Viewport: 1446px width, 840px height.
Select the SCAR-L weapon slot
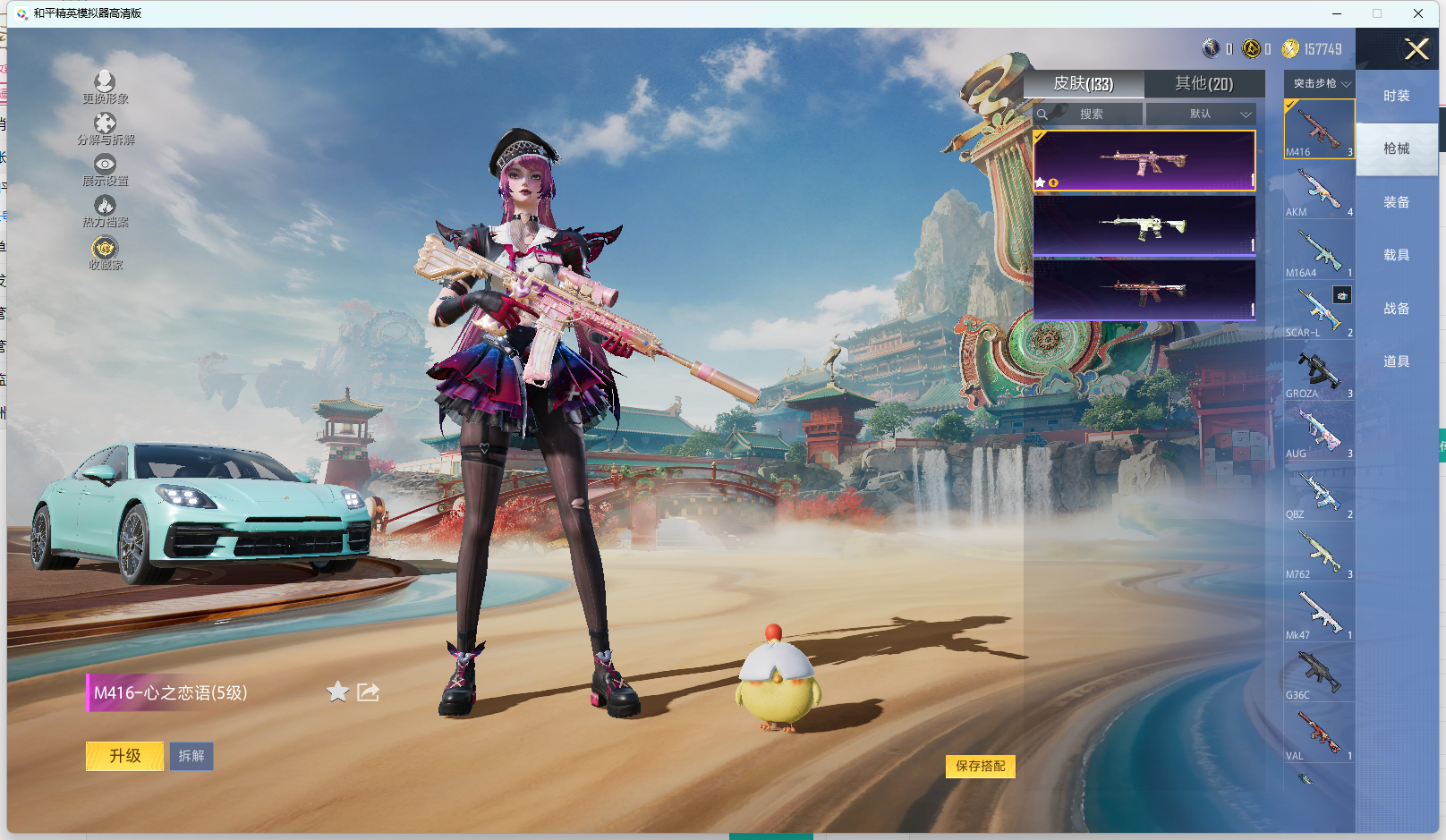pos(1319,312)
